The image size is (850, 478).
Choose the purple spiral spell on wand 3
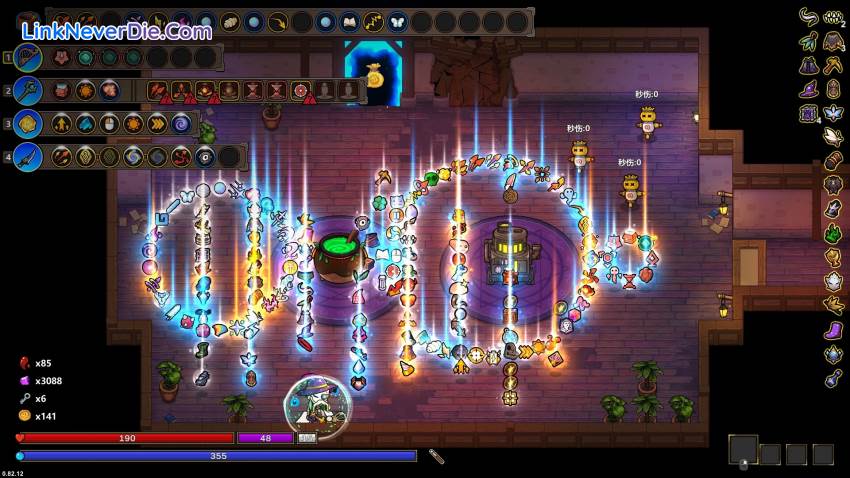tap(182, 124)
